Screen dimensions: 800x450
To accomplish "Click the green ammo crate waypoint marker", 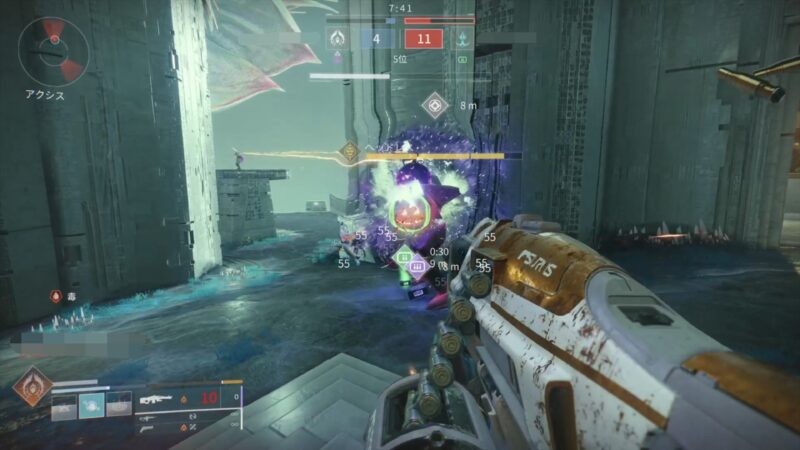I will 405,258.
